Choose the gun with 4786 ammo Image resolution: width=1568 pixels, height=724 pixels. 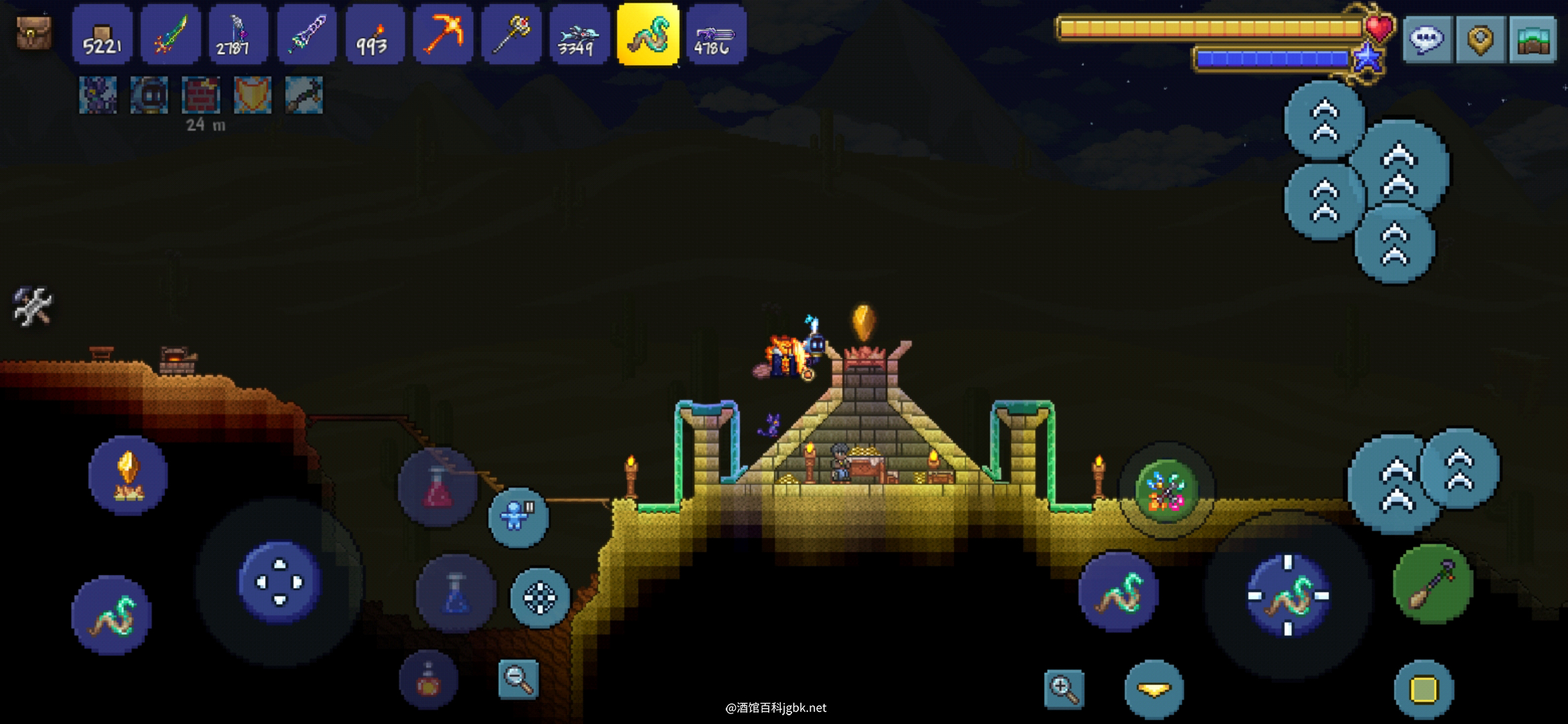click(x=716, y=35)
